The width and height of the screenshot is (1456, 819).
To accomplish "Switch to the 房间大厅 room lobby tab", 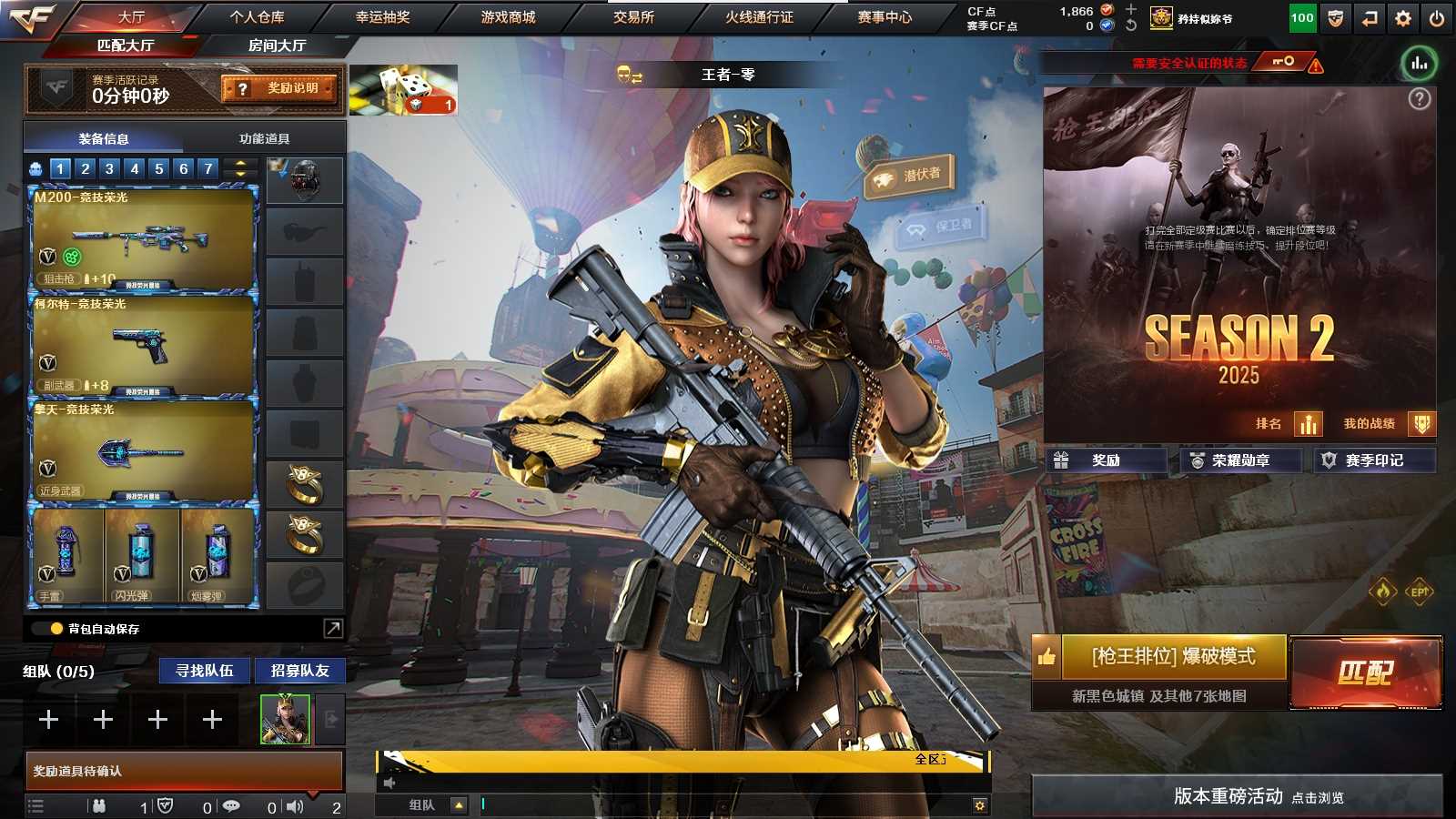I will click(277, 45).
